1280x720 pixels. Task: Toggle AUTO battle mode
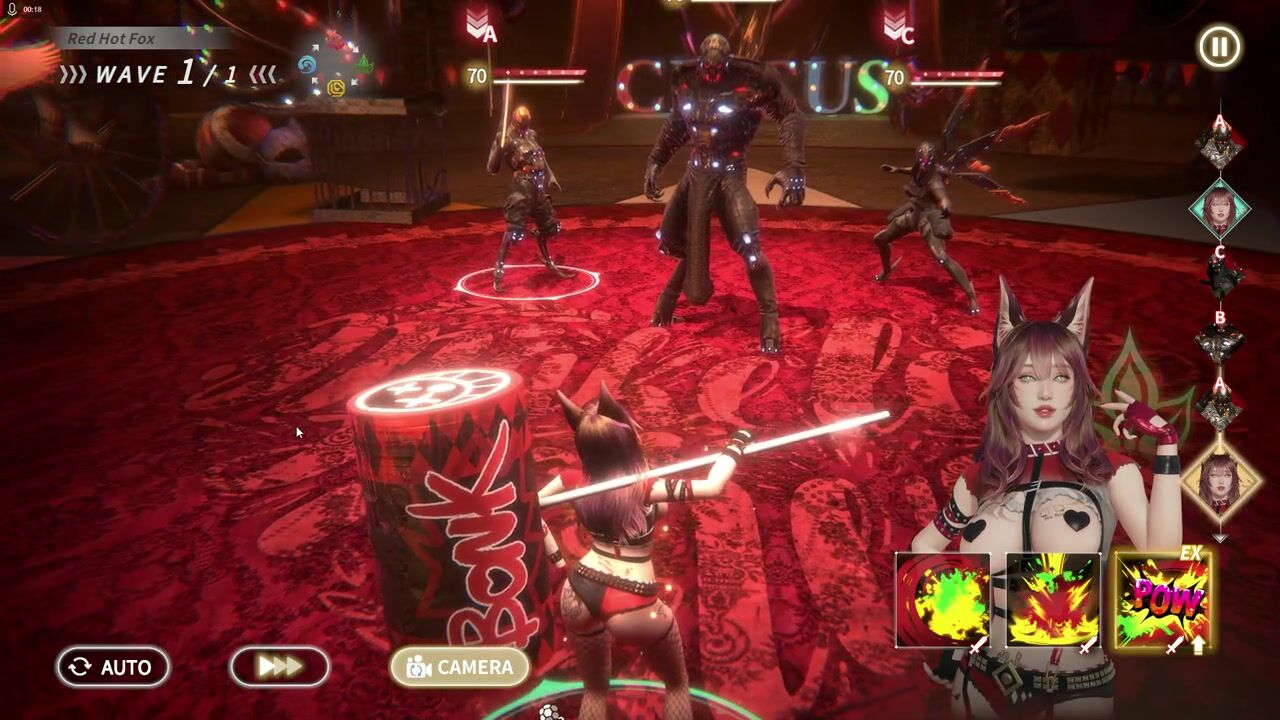click(113, 667)
